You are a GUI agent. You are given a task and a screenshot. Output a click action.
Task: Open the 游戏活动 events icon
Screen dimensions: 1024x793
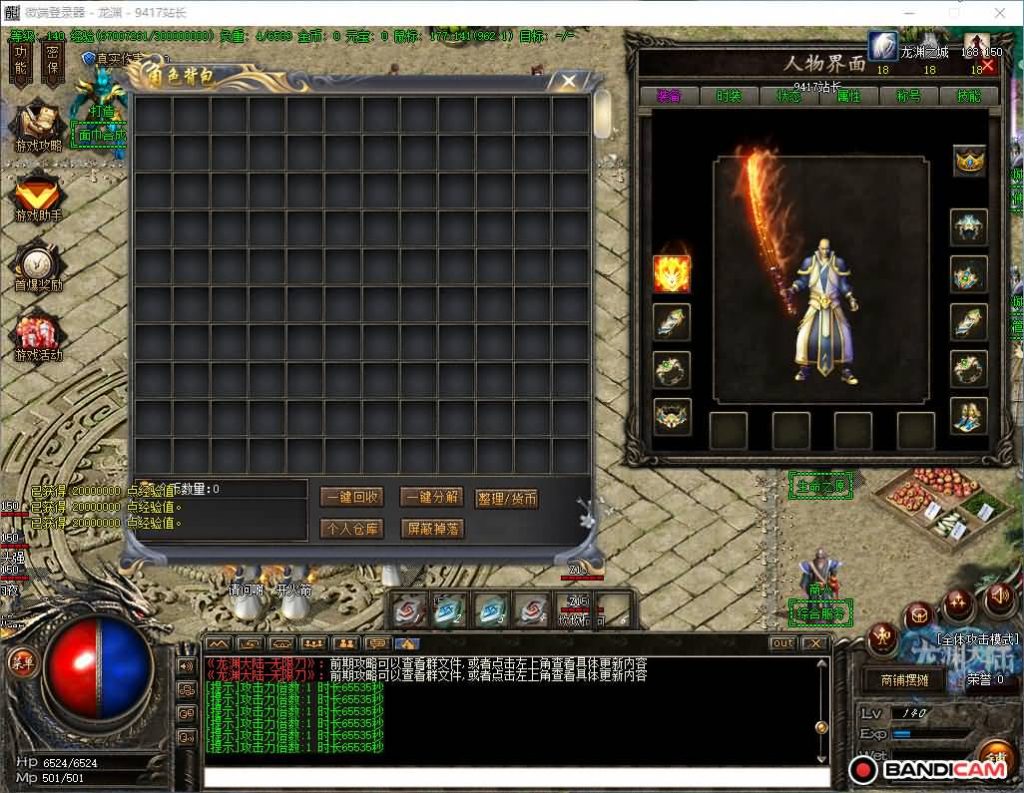tap(38, 337)
